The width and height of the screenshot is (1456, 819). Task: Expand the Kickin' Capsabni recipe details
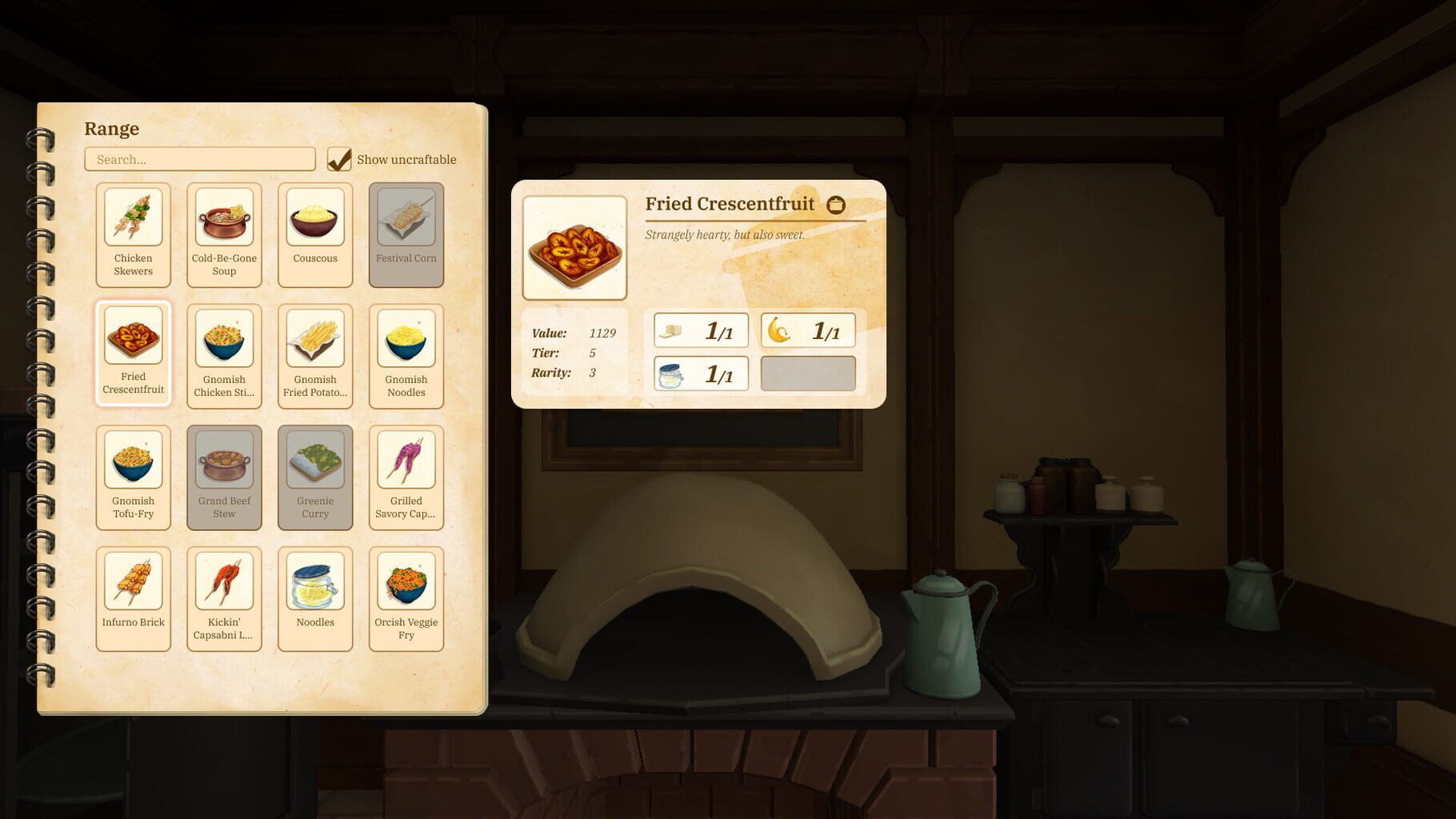pos(224,597)
